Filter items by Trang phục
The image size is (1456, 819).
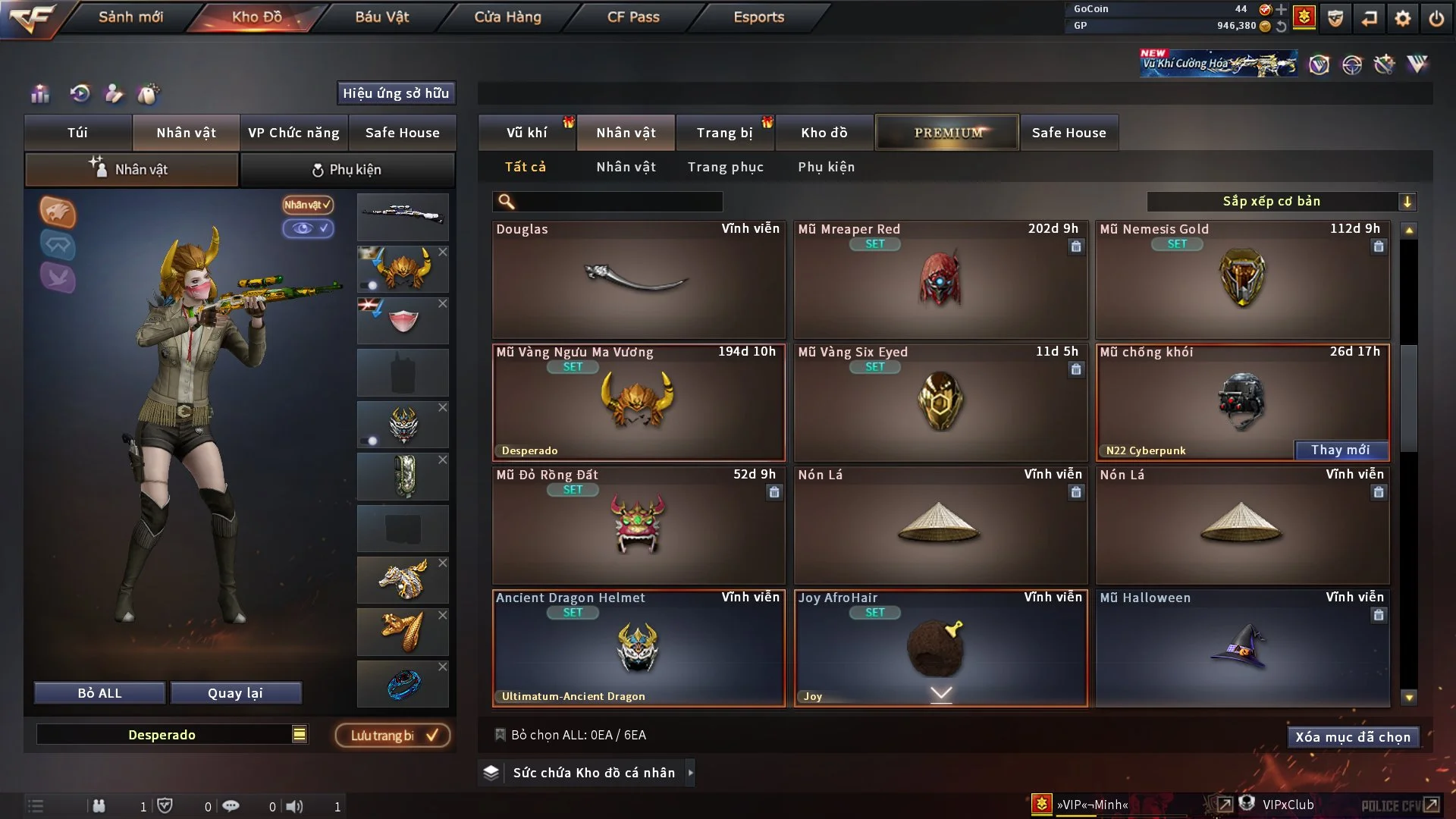pyautogui.click(x=725, y=167)
